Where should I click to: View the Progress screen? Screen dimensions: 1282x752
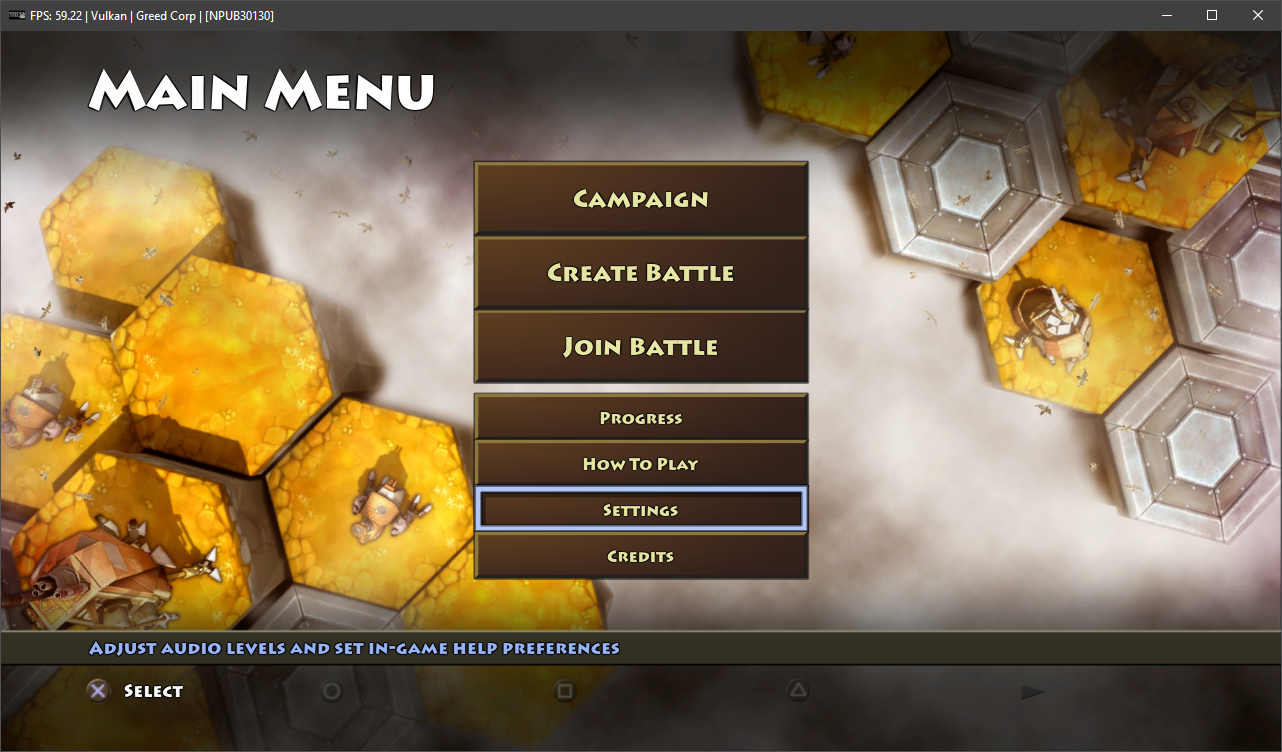pyautogui.click(x=640, y=418)
